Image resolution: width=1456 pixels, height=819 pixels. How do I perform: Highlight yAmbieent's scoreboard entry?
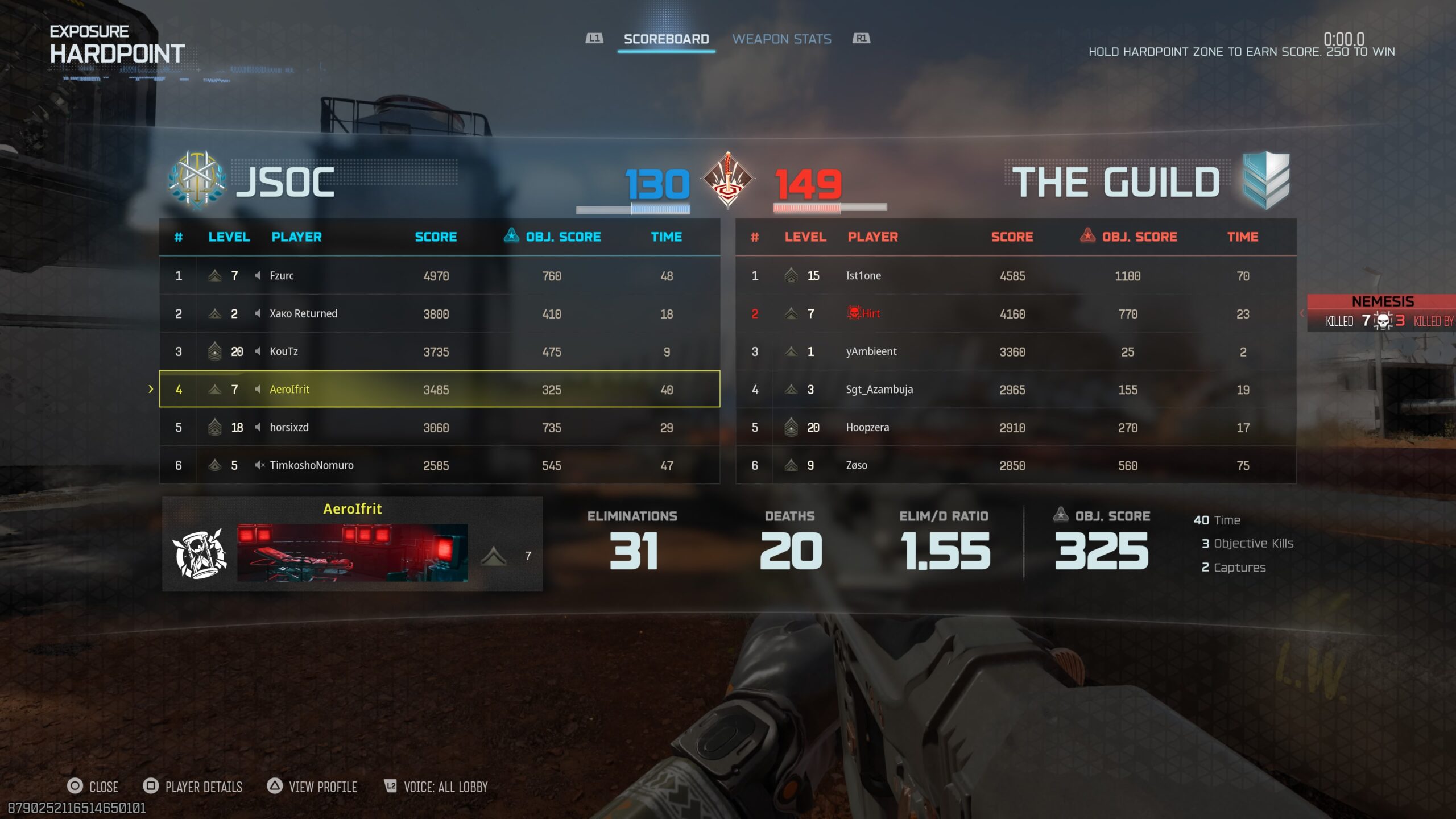click(1016, 351)
